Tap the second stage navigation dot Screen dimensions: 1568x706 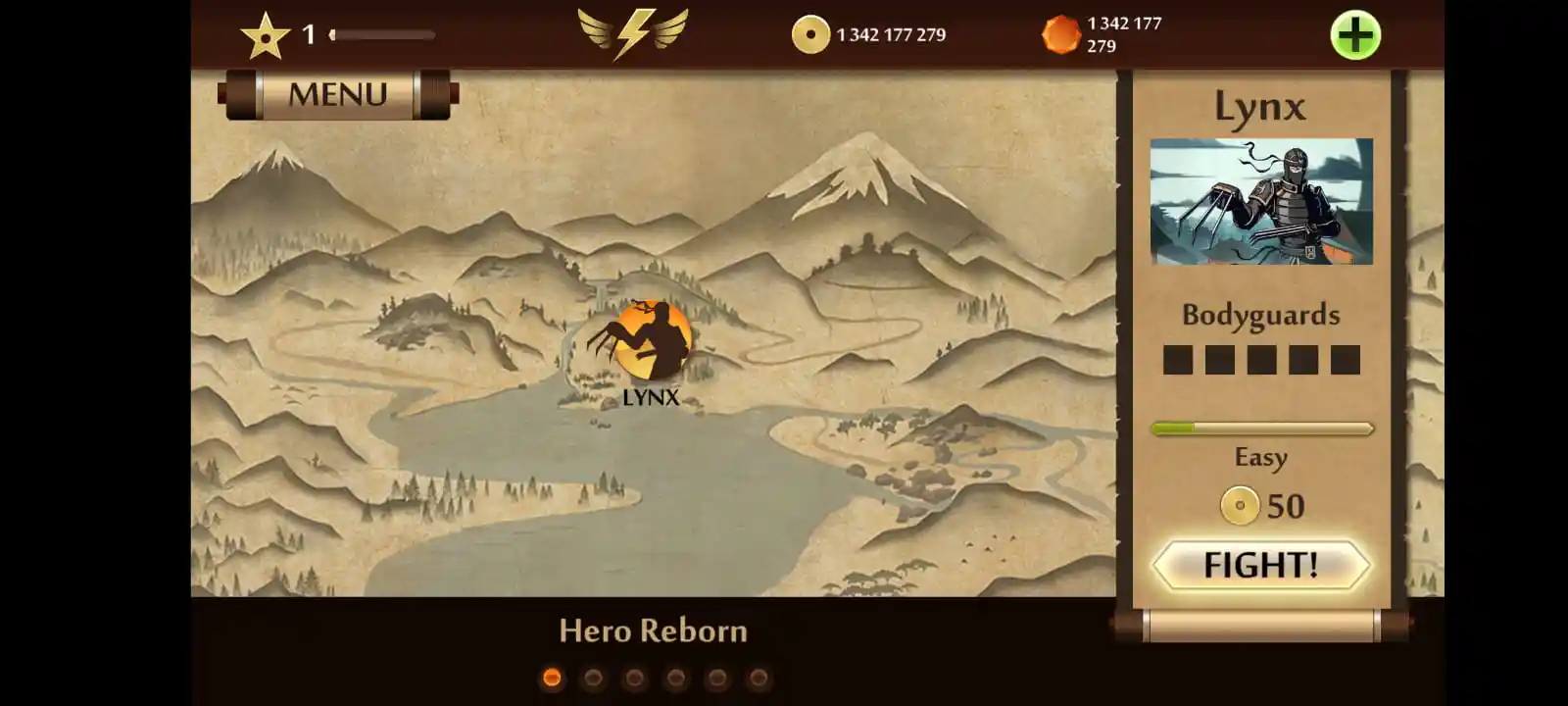pyautogui.click(x=592, y=676)
